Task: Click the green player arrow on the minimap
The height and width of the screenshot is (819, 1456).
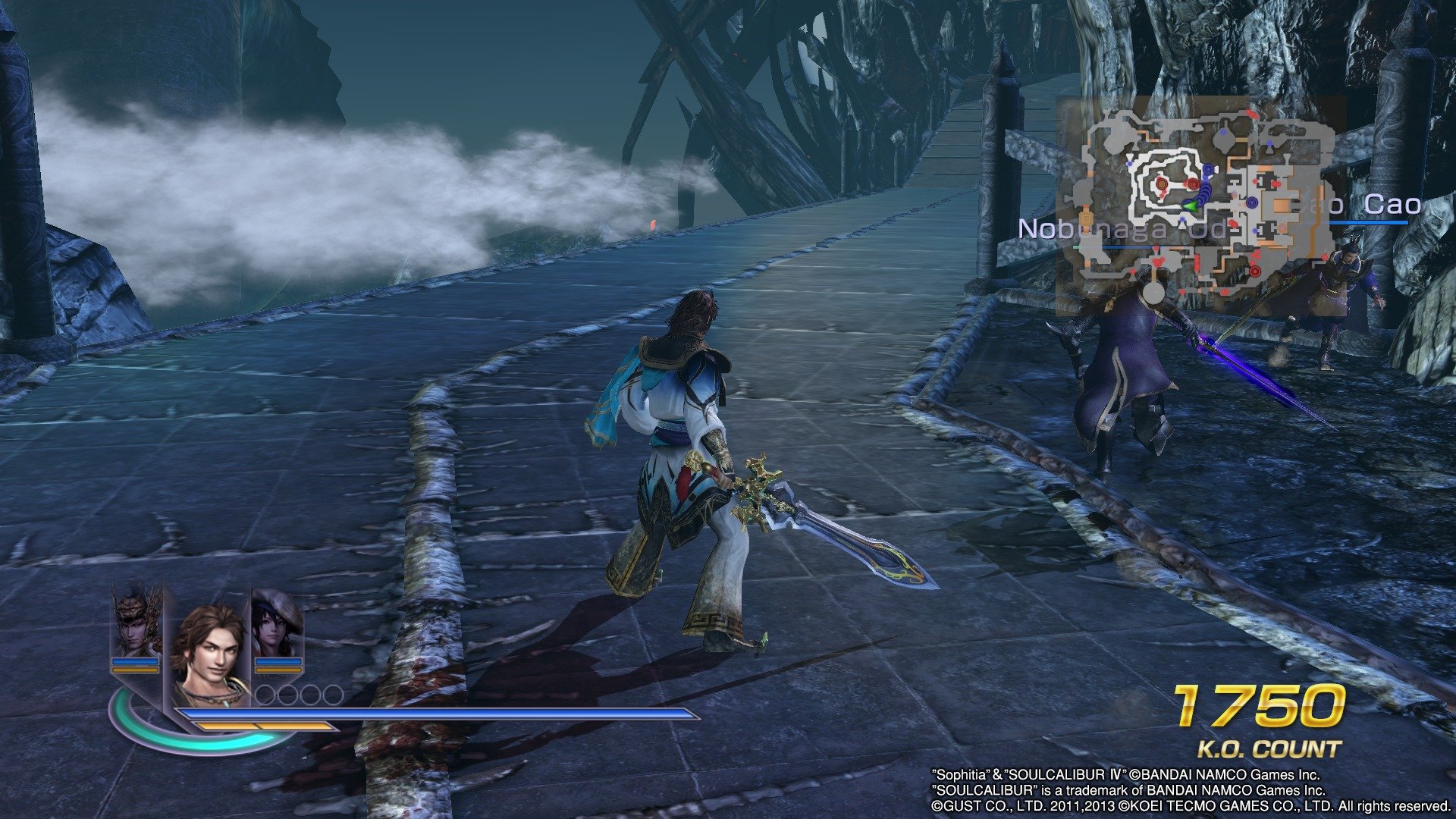Action: (x=1191, y=206)
